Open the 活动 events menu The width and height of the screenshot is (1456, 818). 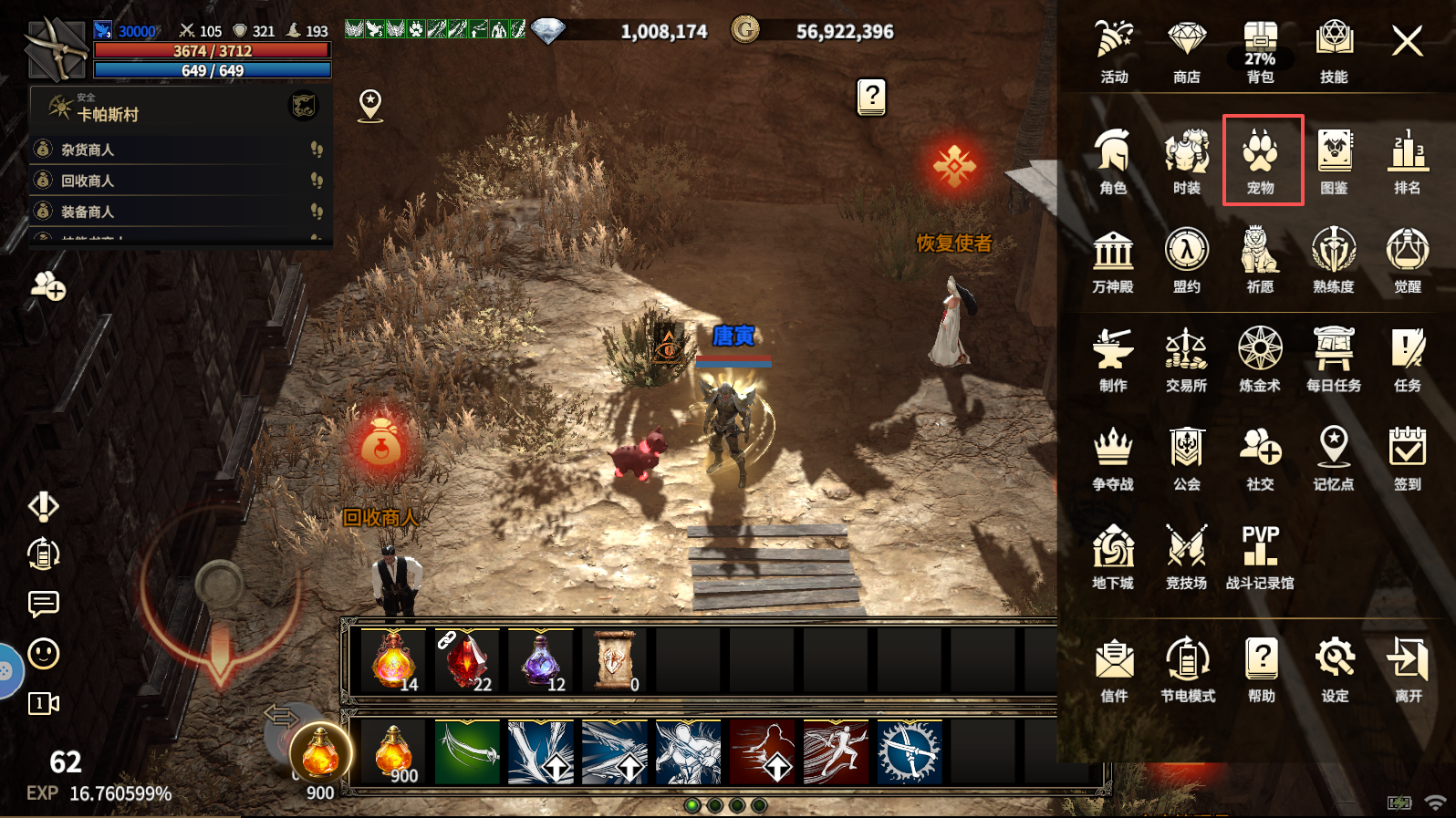coord(1113,51)
